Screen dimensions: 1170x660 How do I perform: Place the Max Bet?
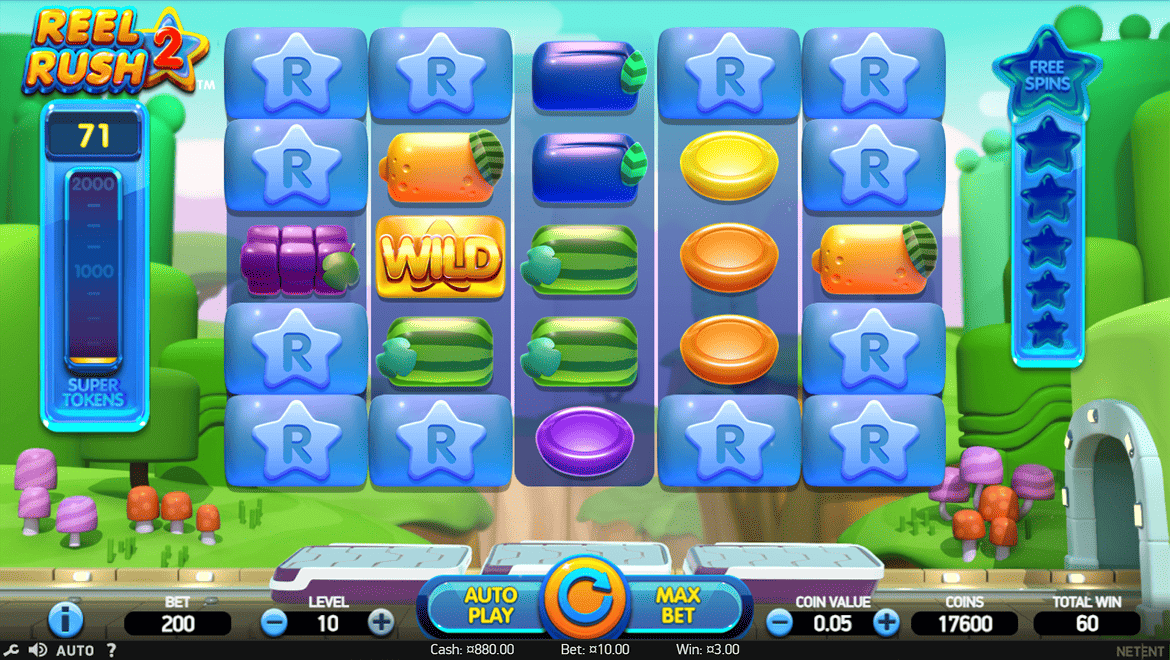point(678,605)
